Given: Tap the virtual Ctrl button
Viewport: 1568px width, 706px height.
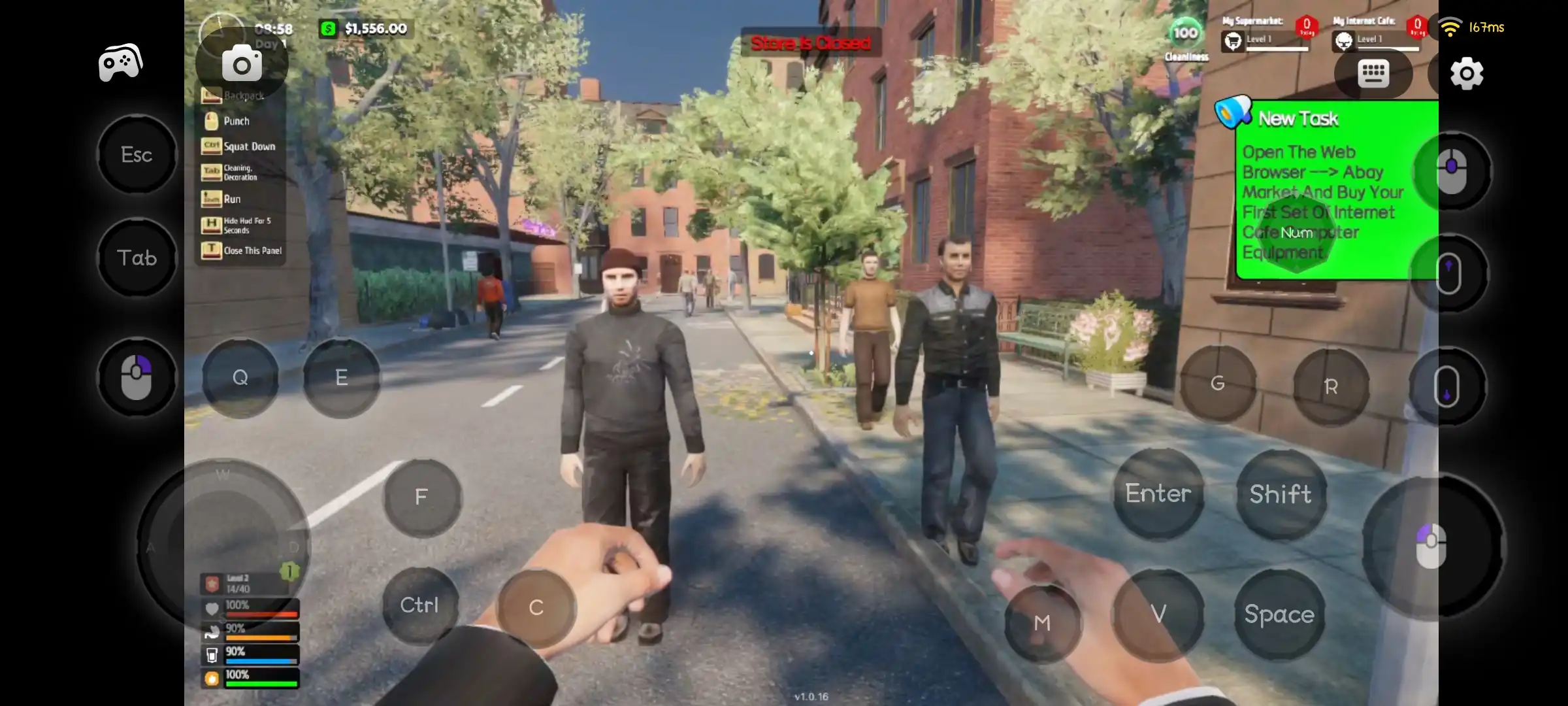Looking at the screenshot, I should click(x=419, y=605).
